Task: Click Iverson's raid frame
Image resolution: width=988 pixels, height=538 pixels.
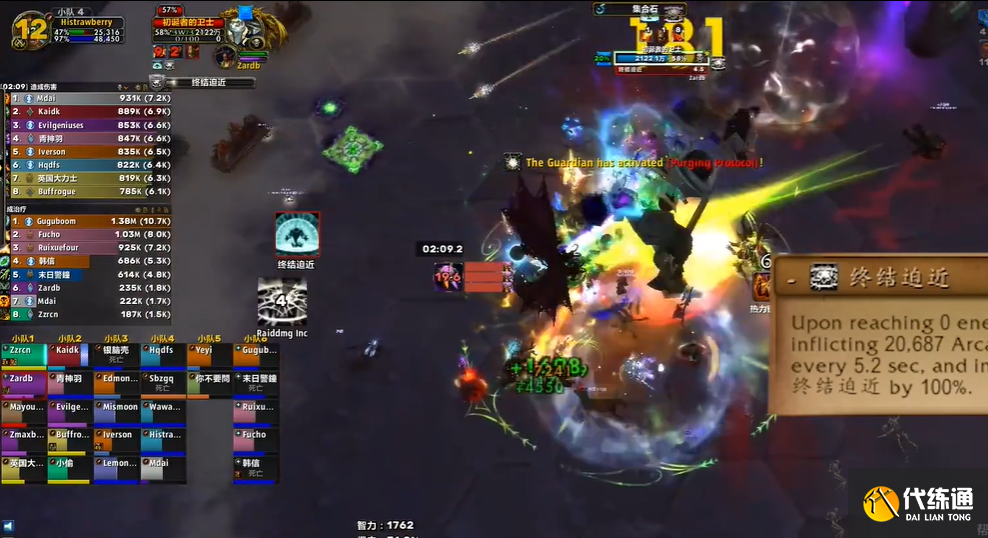Action: click(x=116, y=441)
